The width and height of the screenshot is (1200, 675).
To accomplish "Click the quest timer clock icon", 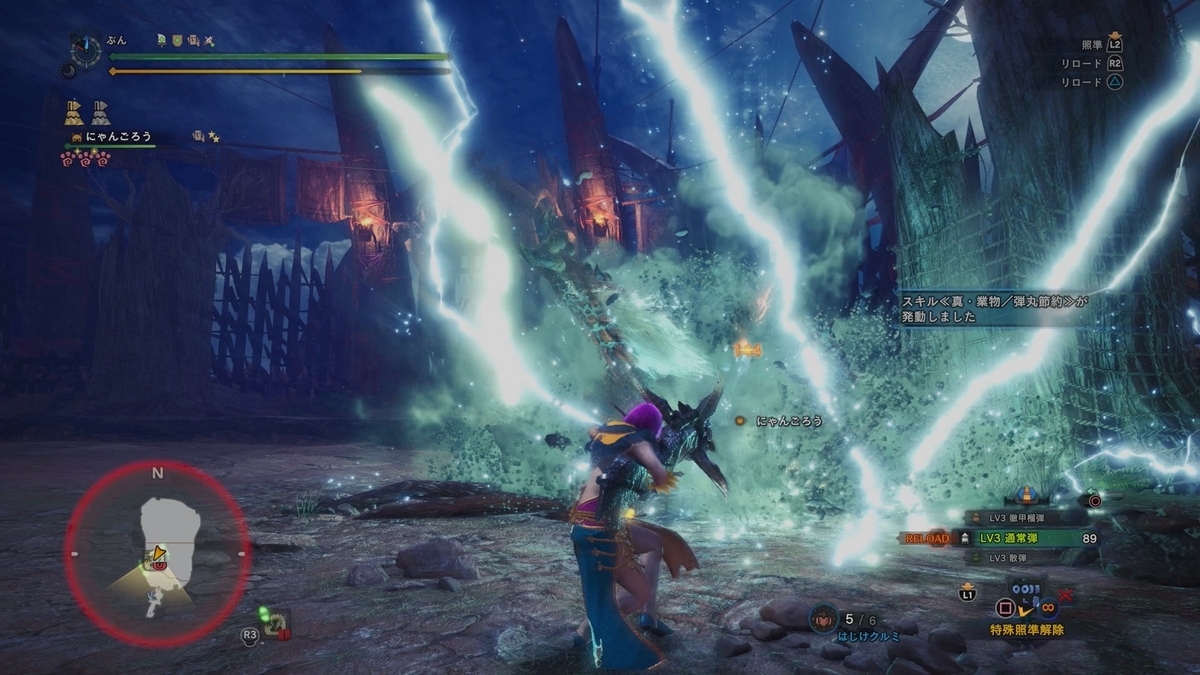I will (x=85, y=51).
